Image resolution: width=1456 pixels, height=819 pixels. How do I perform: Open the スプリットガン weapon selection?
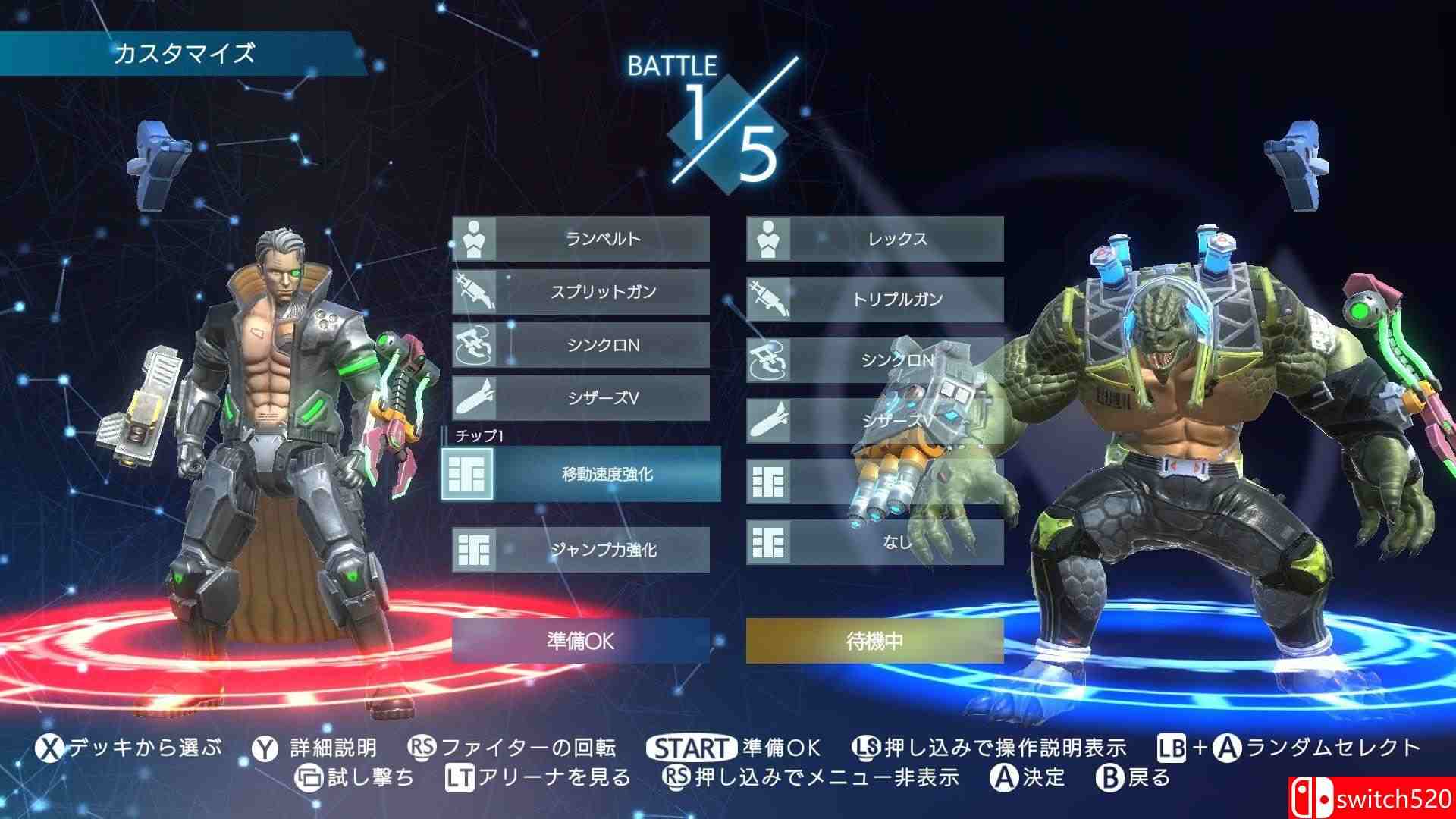pos(599,292)
